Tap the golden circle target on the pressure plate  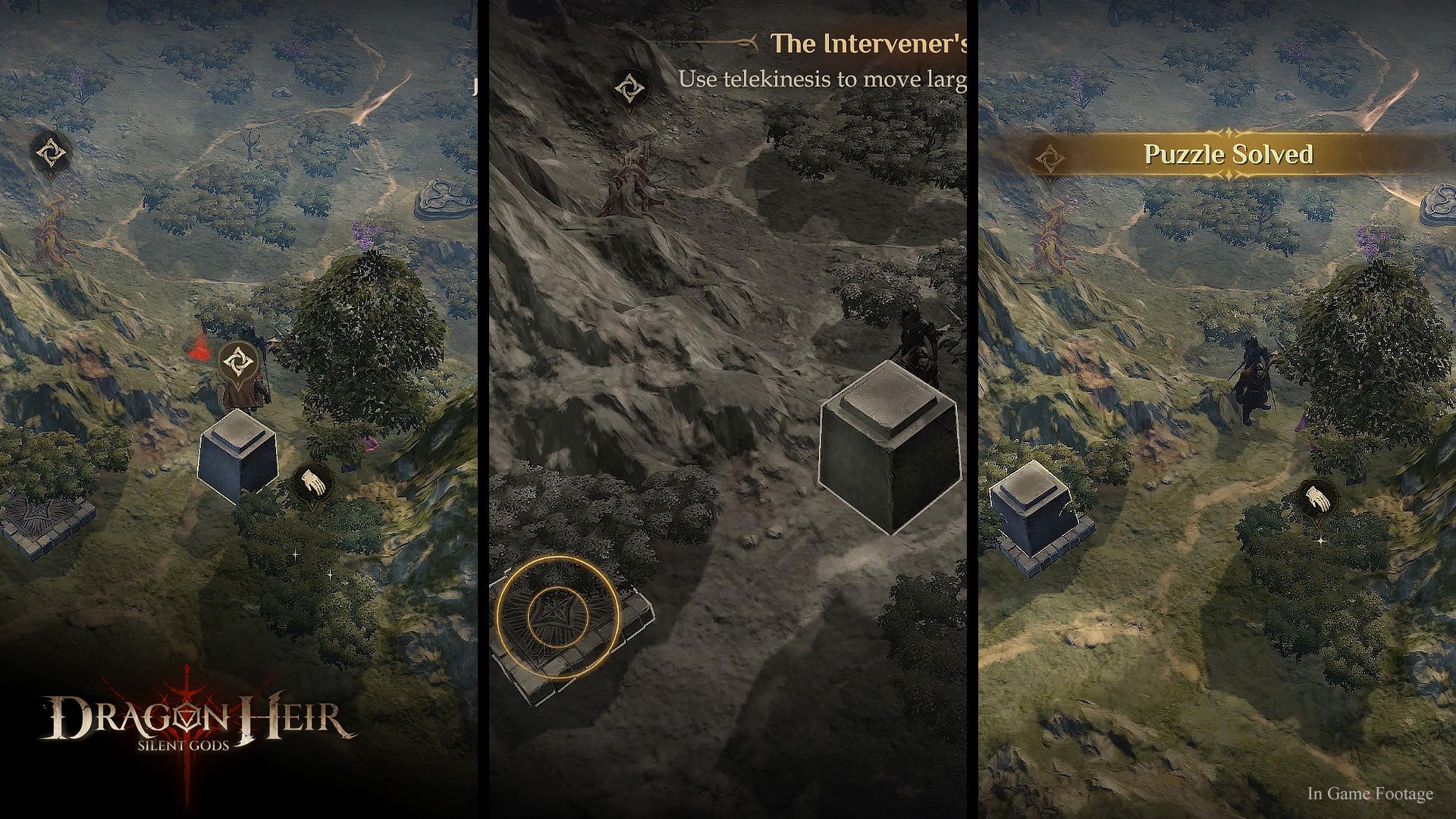pyautogui.click(x=558, y=617)
